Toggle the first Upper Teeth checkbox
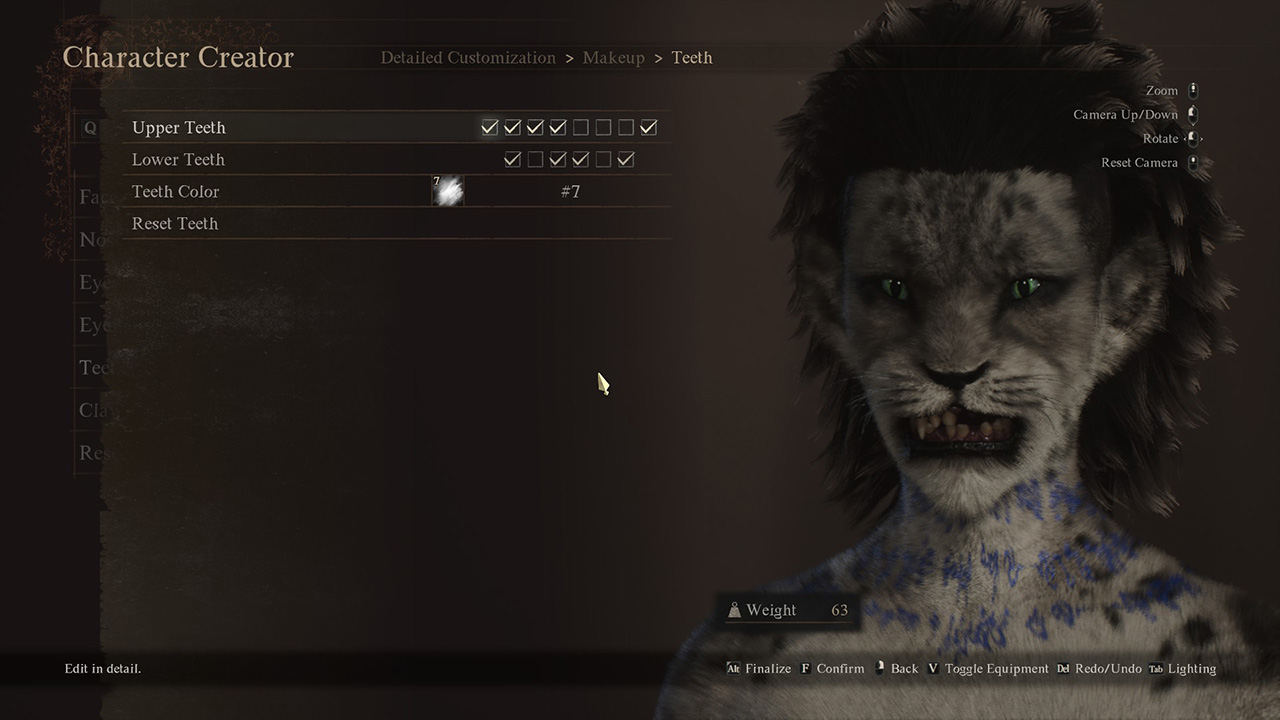 click(489, 128)
